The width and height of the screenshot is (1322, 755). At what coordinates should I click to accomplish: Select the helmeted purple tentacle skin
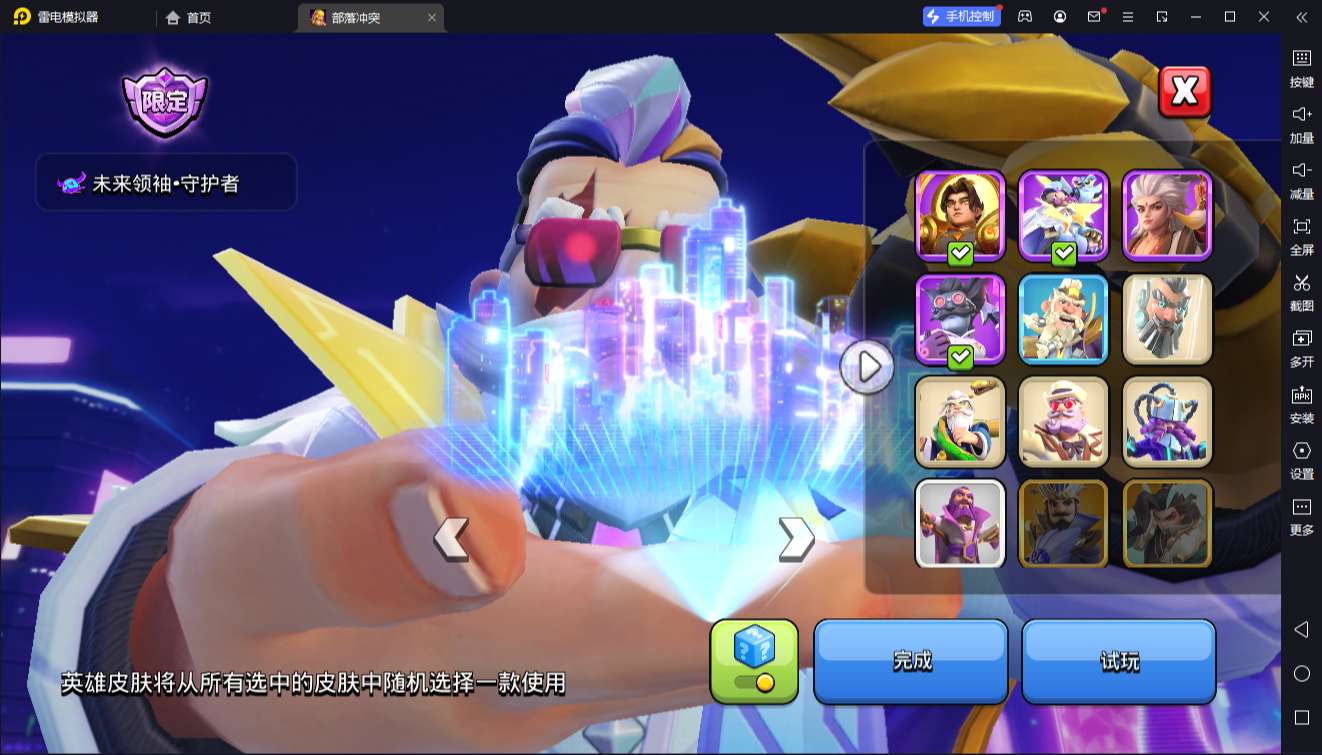[x=1167, y=422]
